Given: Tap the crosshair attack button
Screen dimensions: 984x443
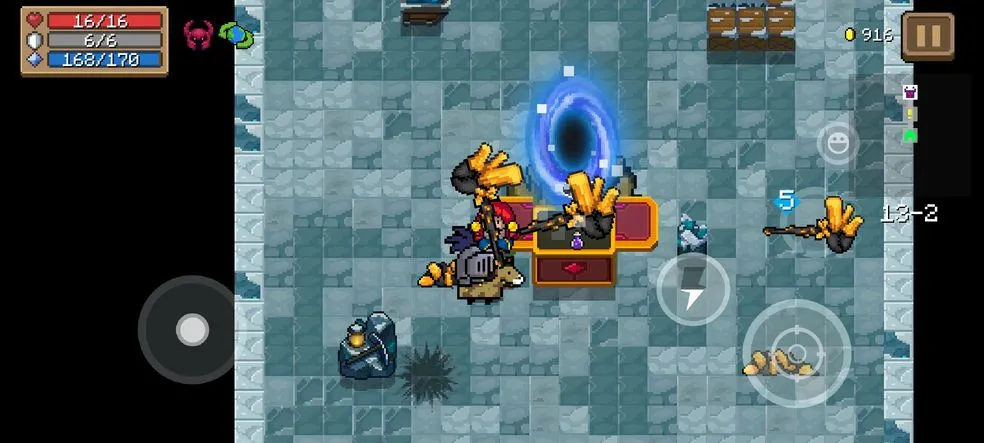Looking at the screenshot, I should pos(796,353).
